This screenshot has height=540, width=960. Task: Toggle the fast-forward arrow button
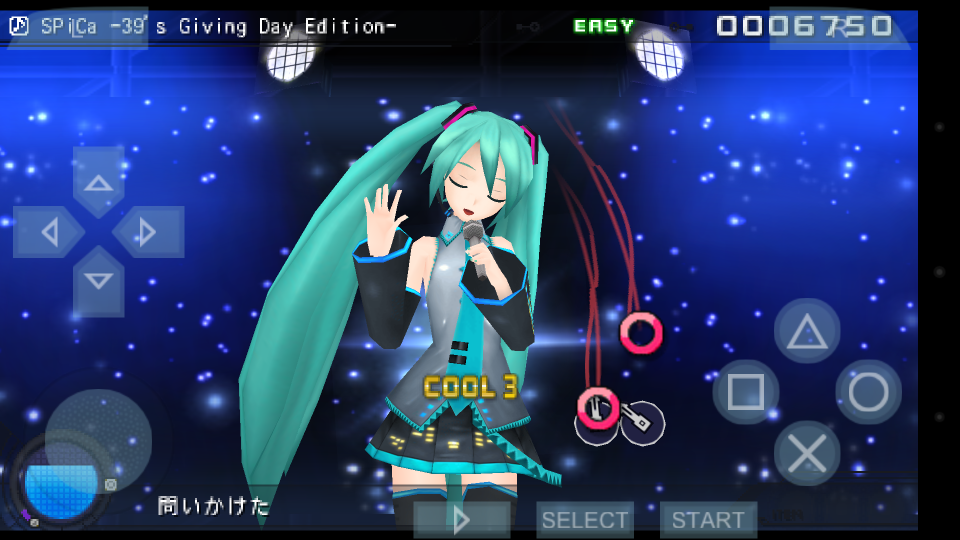462,520
